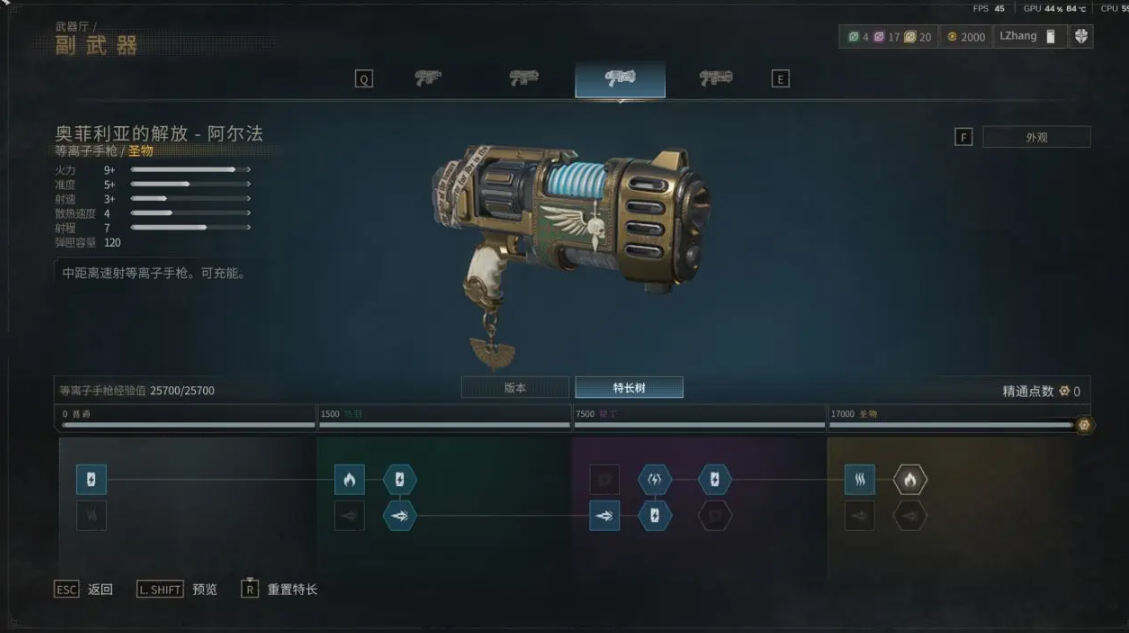Click the helmet icon beside the player name

point(1081,37)
